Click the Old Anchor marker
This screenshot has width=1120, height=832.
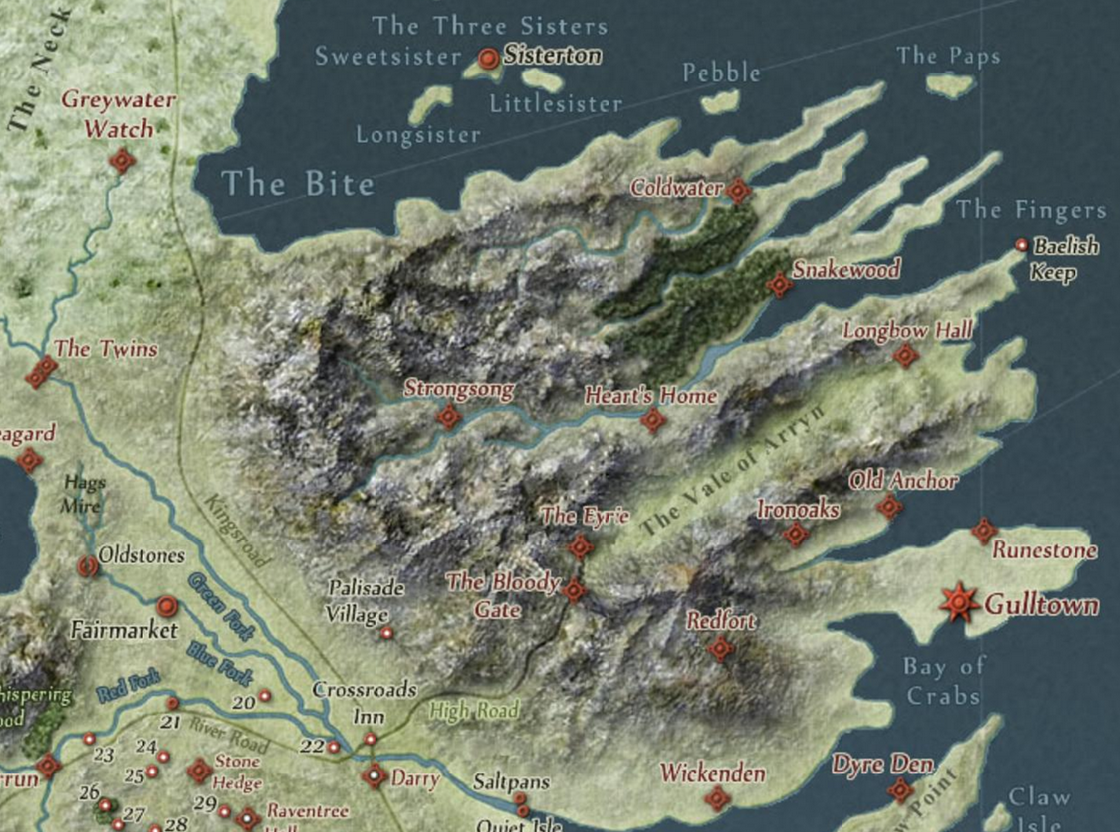click(x=889, y=507)
